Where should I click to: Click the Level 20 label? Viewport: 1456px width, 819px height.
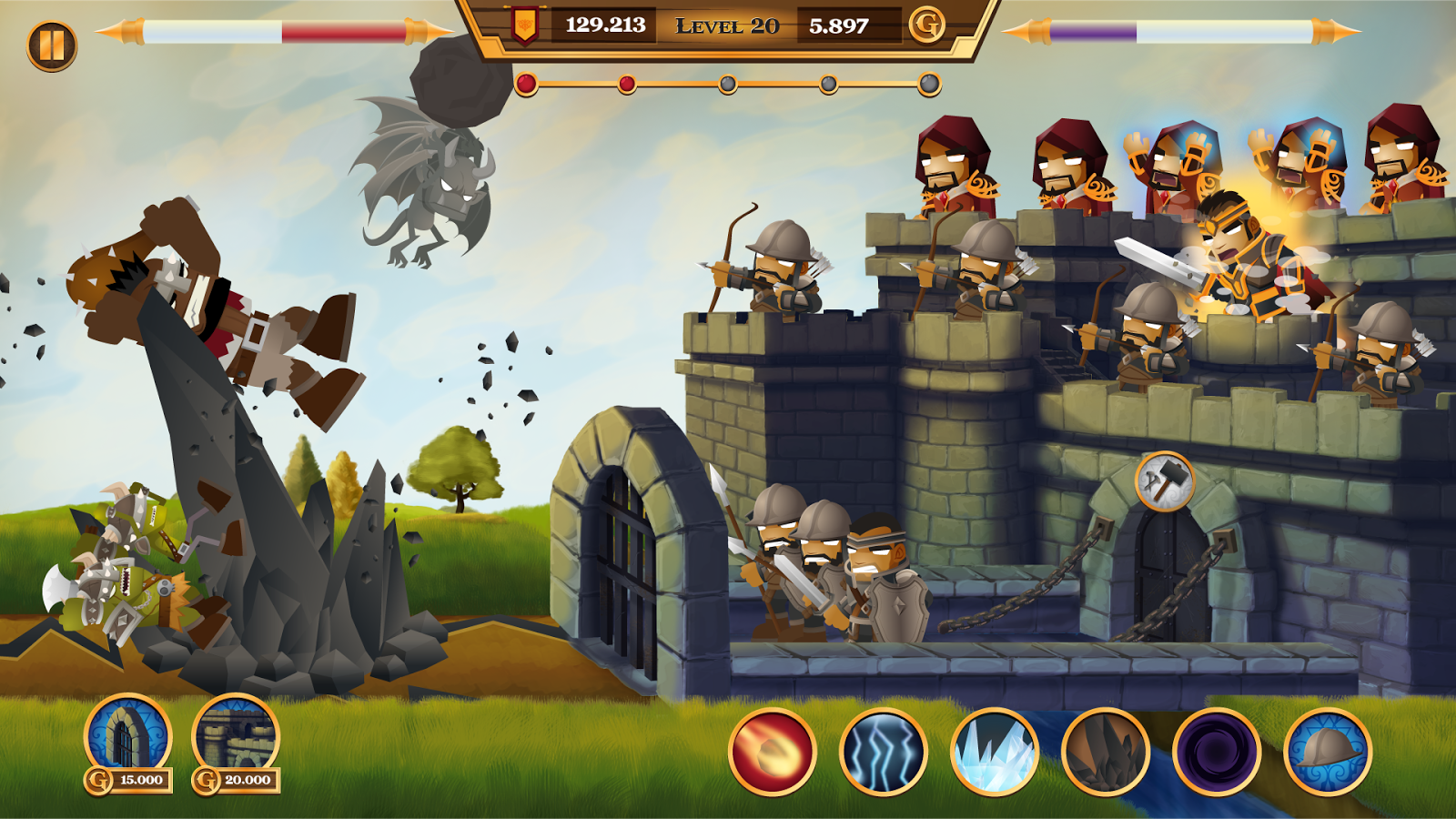pyautogui.click(x=726, y=26)
